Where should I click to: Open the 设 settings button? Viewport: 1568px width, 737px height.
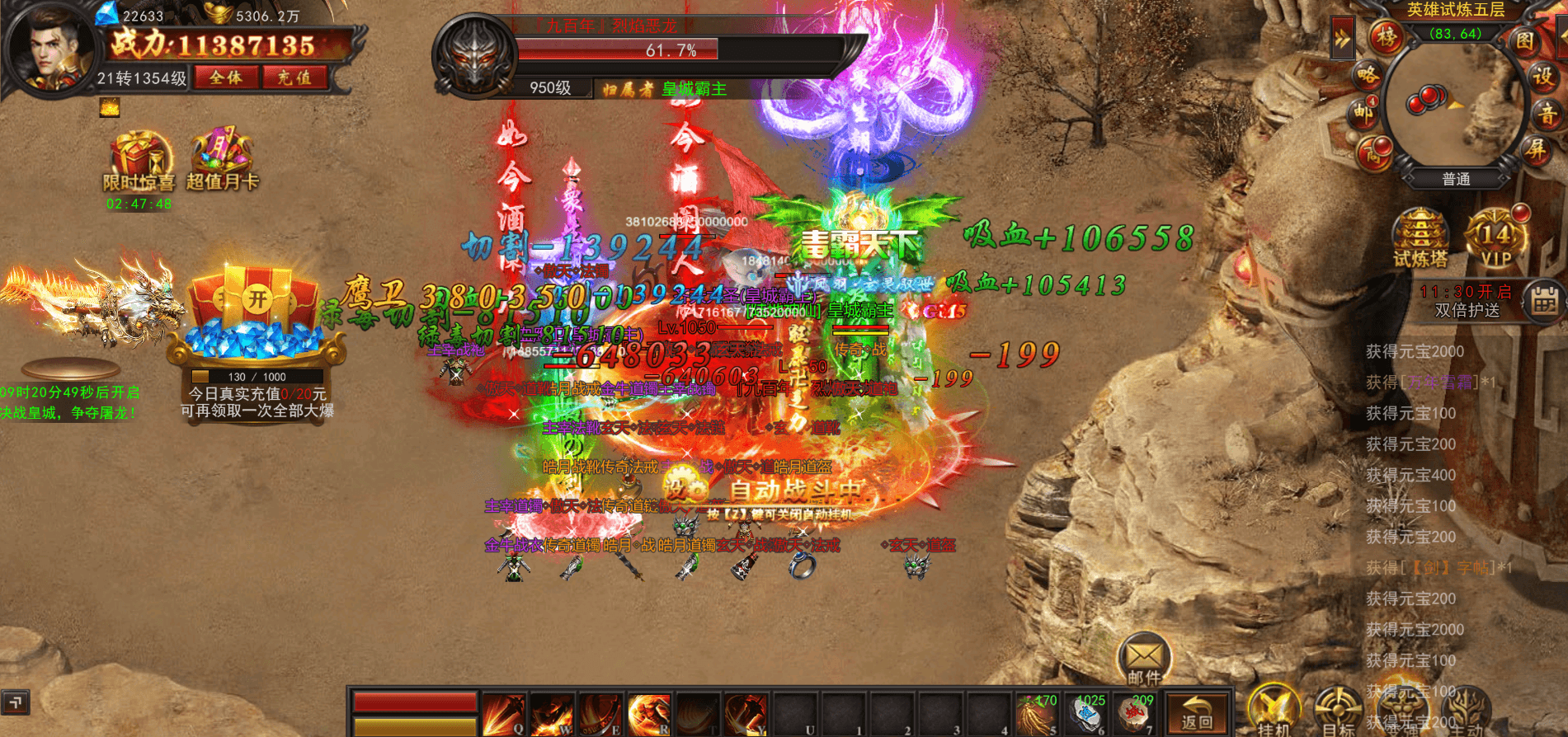pos(1543,77)
